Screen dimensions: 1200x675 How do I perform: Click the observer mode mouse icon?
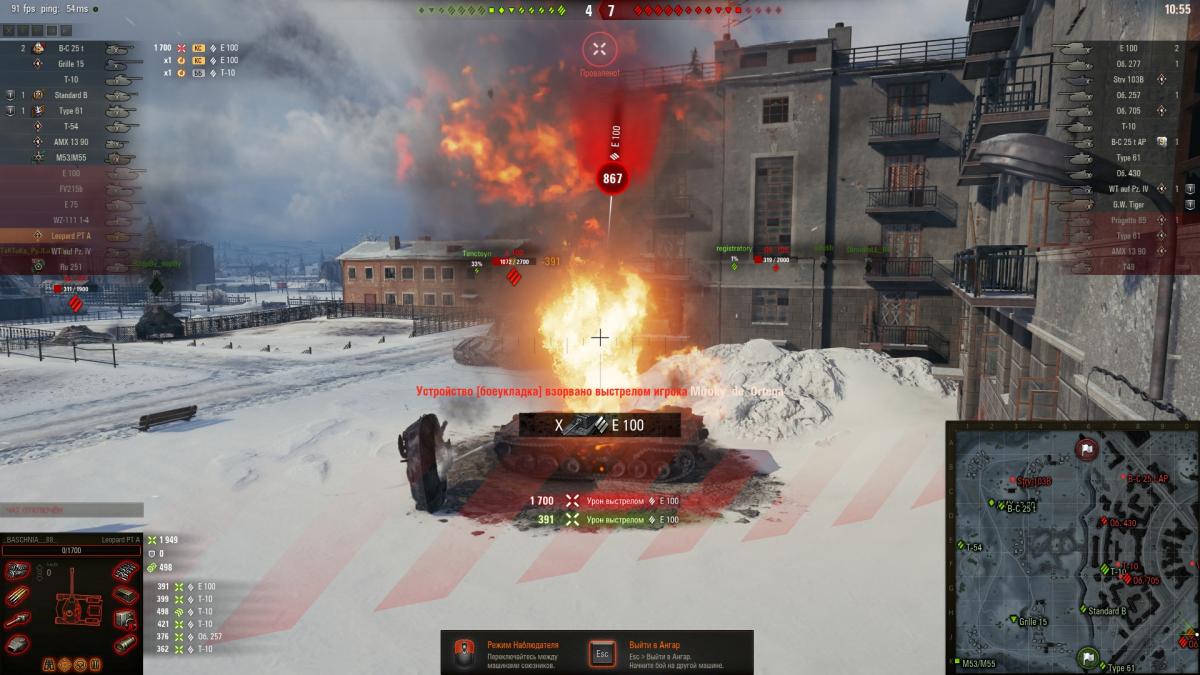(463, 653)
